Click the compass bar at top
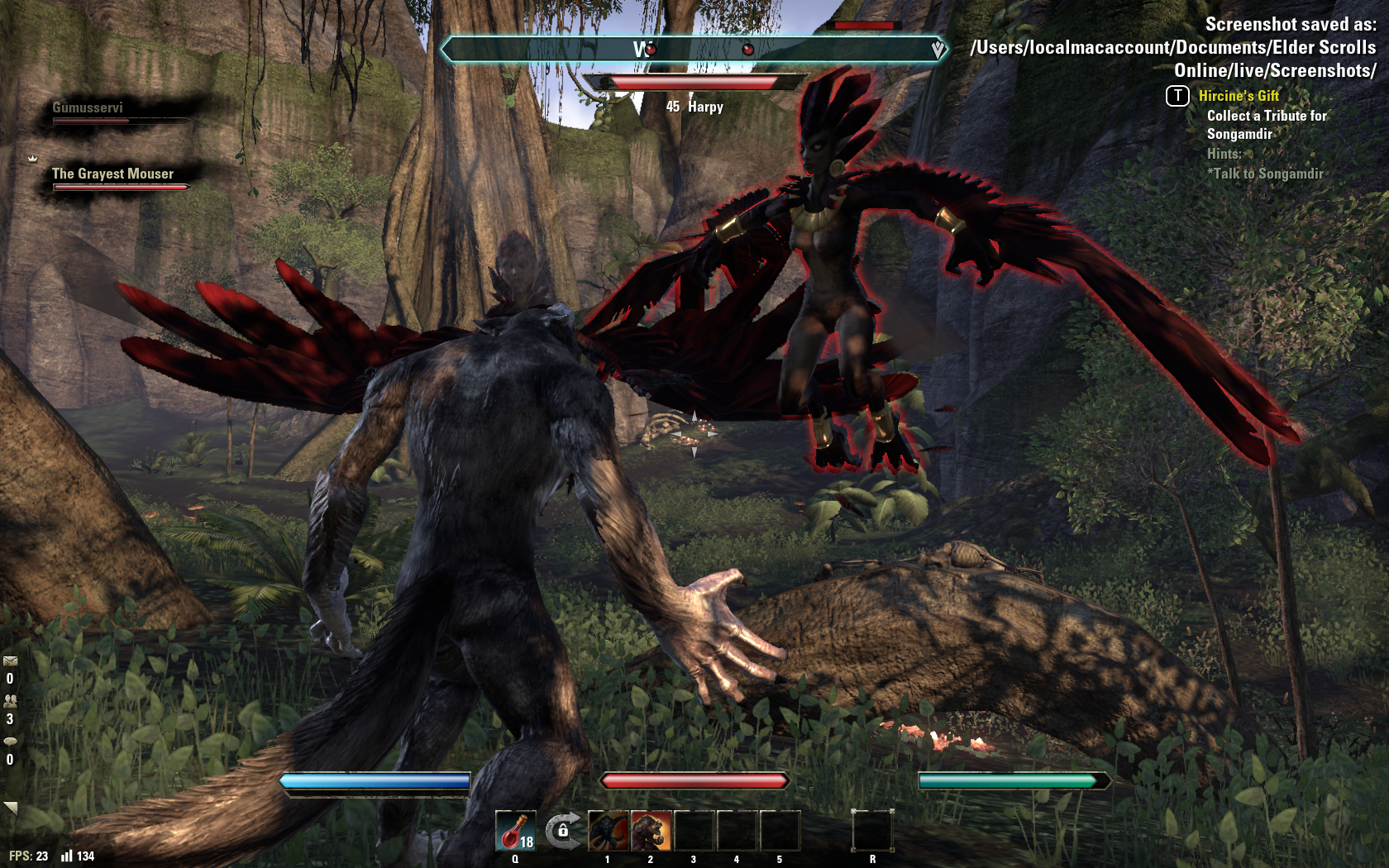This screenshot has width=1389, height=868. (693, 50)
